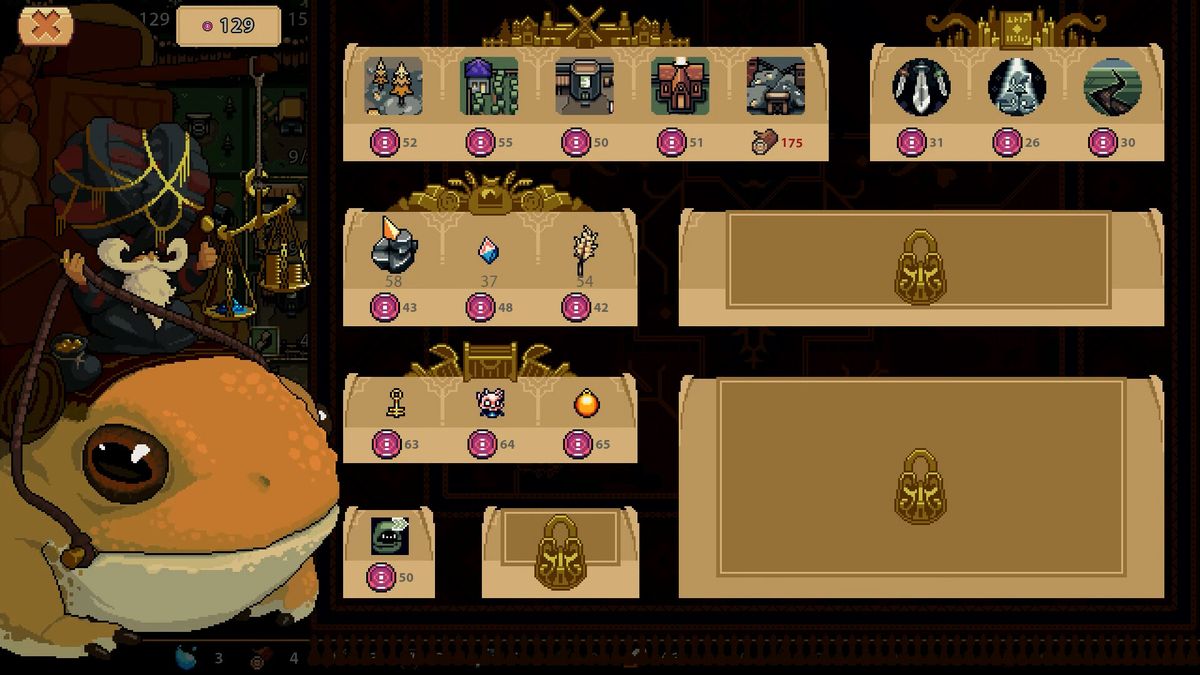Select the glowing statue upgrade for 26
1200x675 pixels.
coord(1017,86)
